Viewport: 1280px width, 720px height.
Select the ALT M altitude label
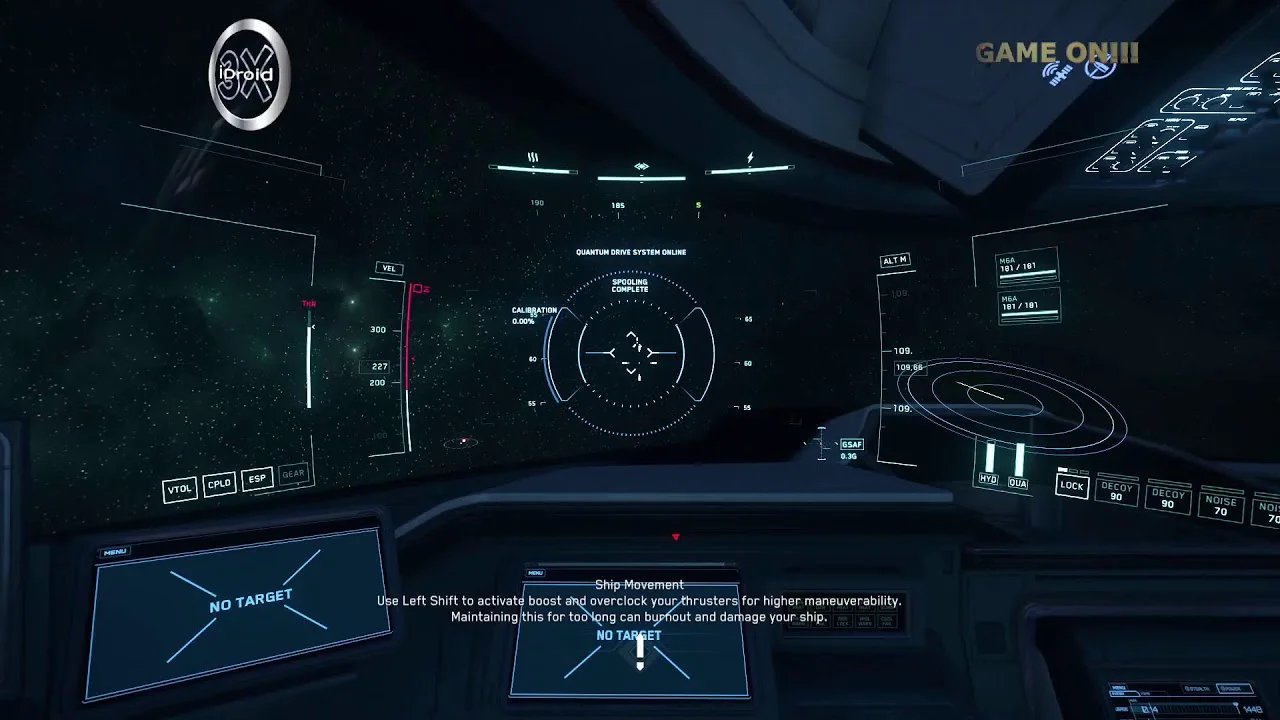[895, 261]
